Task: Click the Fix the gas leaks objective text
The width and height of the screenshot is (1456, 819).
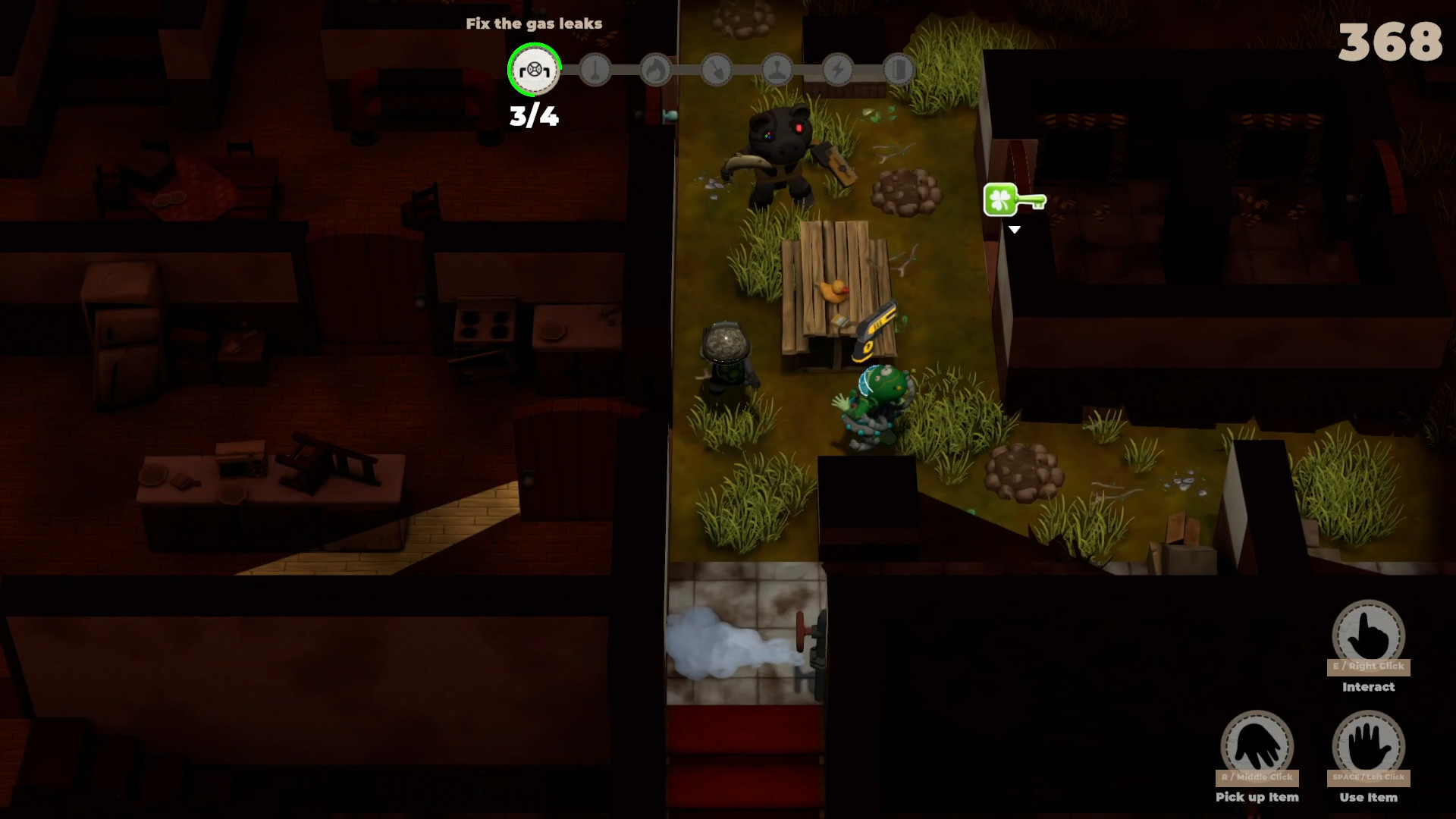Action: click(533, 24)
